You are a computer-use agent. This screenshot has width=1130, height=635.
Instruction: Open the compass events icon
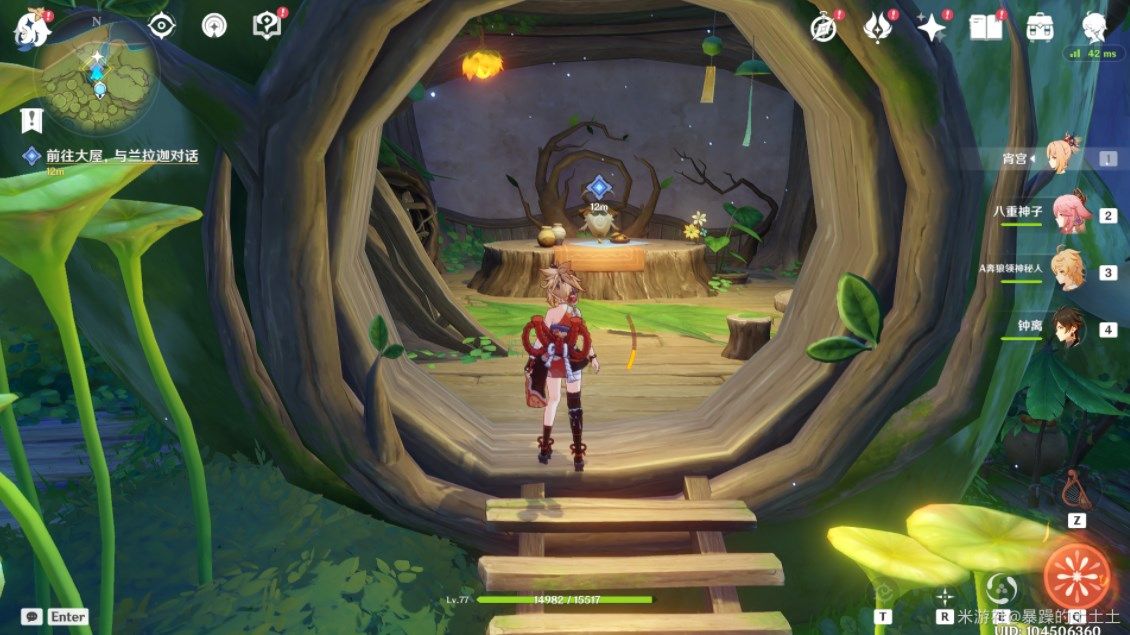click(x=824, y=28)
